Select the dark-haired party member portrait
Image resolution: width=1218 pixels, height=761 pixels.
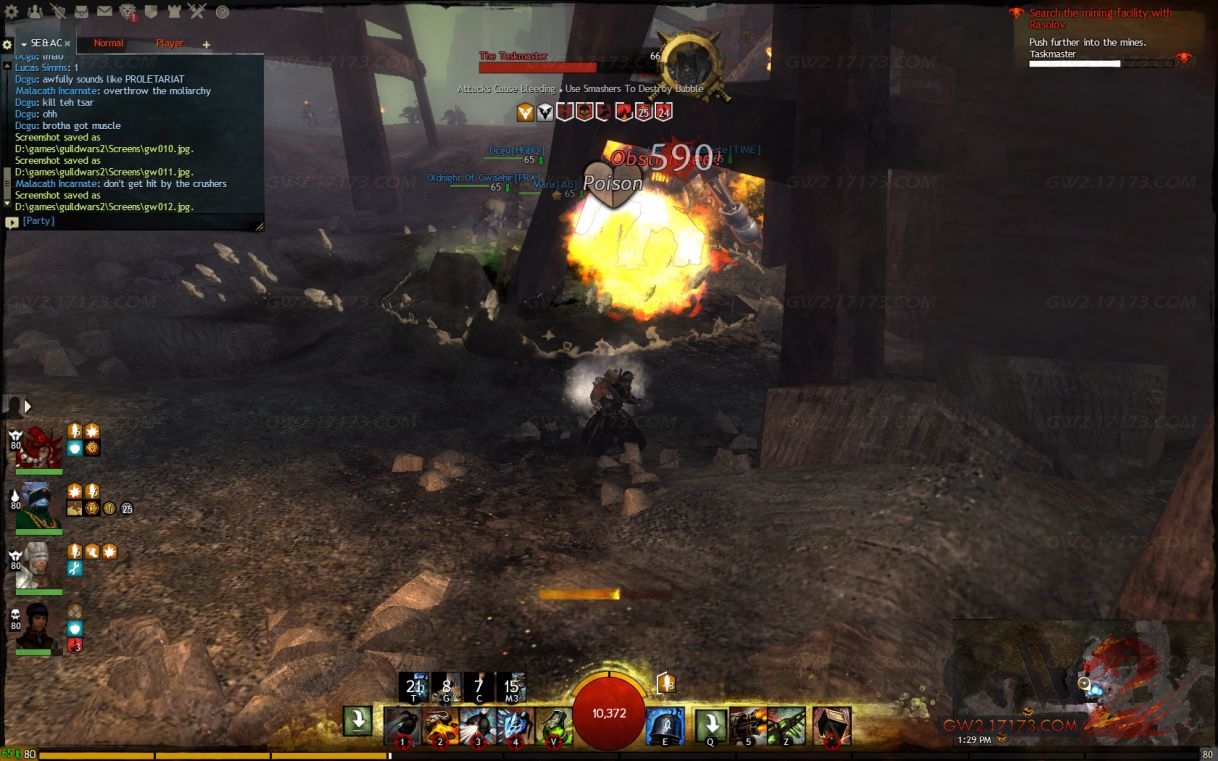coord(39,628)
